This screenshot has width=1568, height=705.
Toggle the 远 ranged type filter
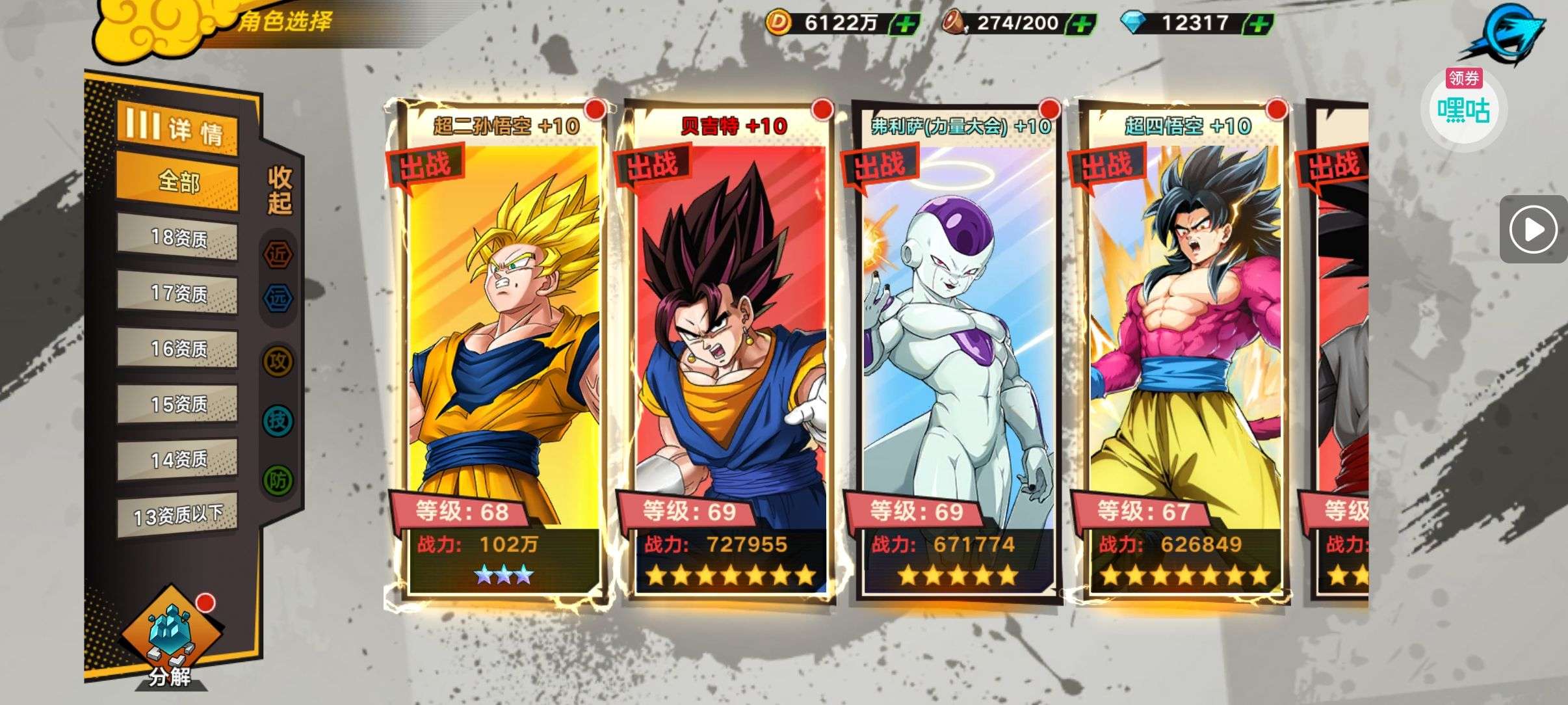pyautogui.click(x=278, y=299)
